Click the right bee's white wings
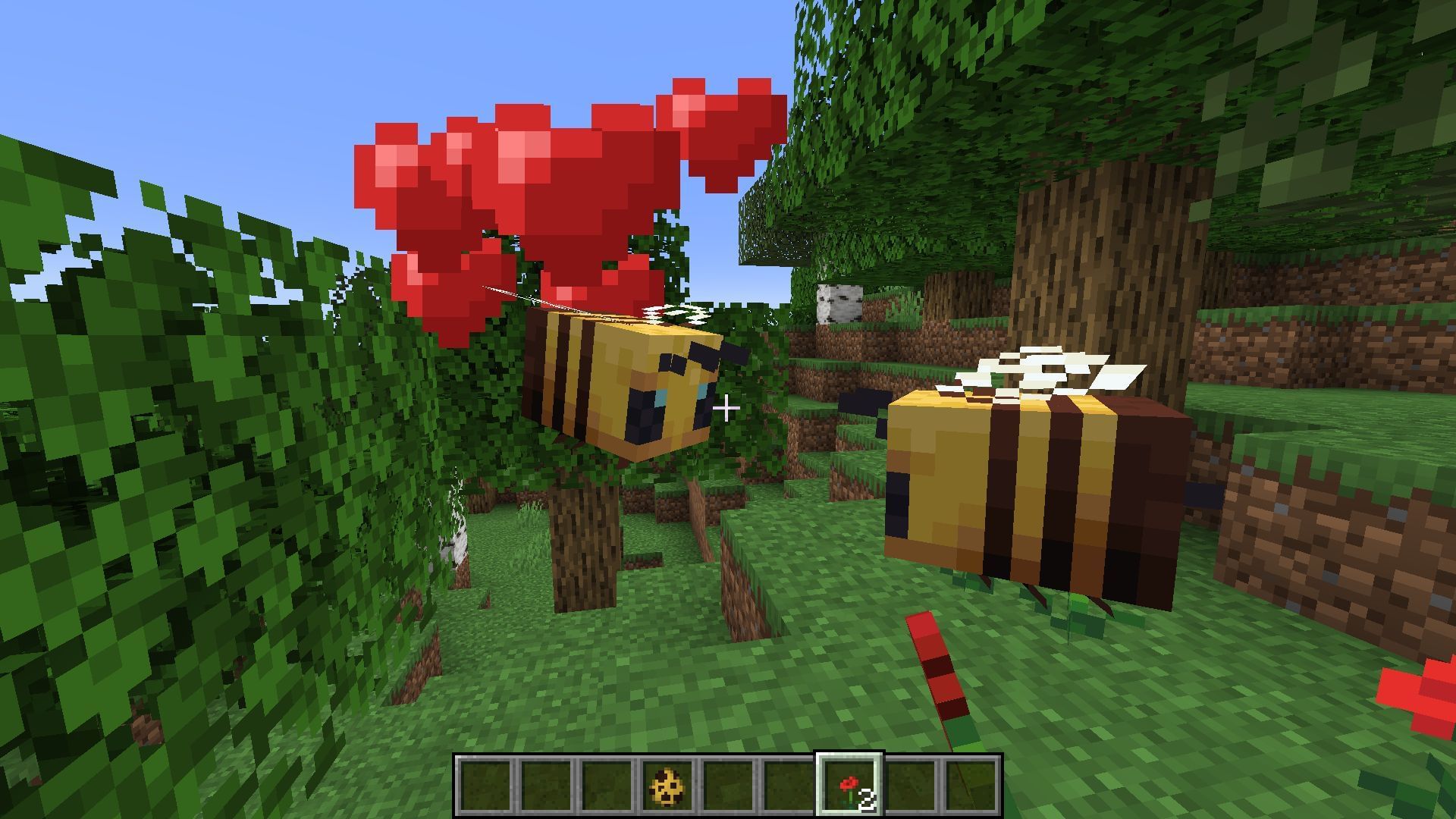 tap(1046, 372)
